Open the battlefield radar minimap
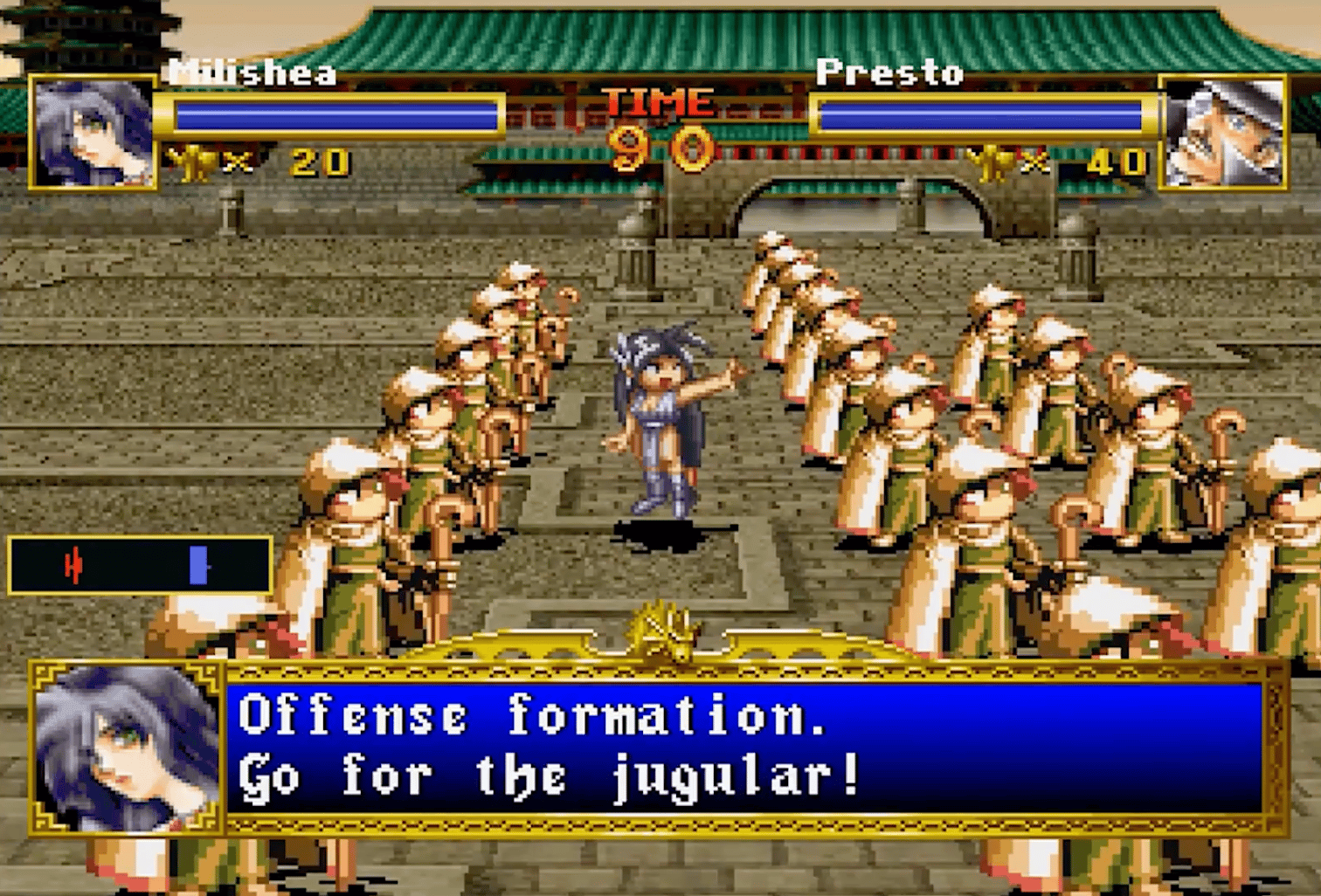The width and height of the screenshot is (1321, 896). point(140,566)
